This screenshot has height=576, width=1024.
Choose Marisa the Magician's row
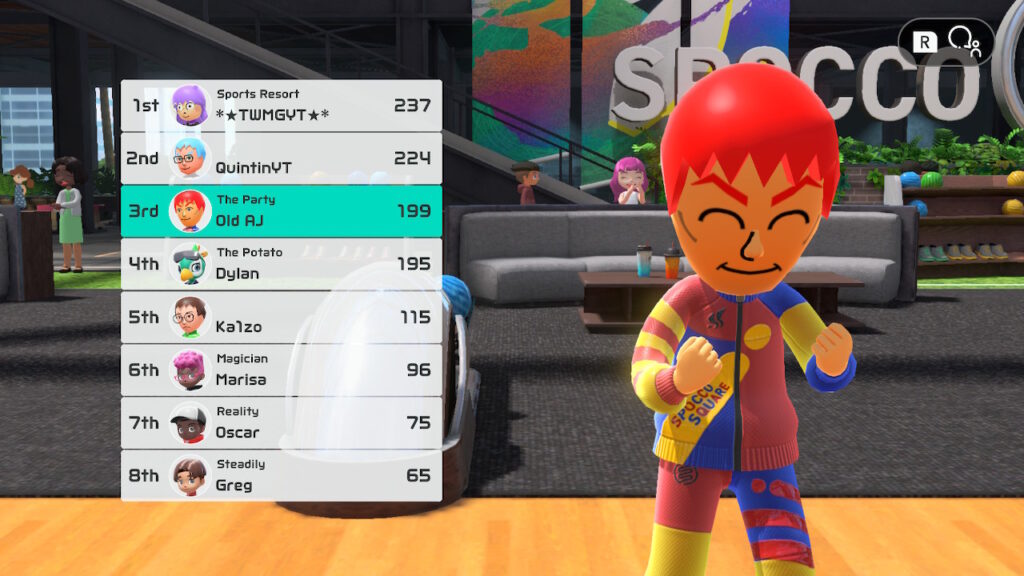click(281, 370)
